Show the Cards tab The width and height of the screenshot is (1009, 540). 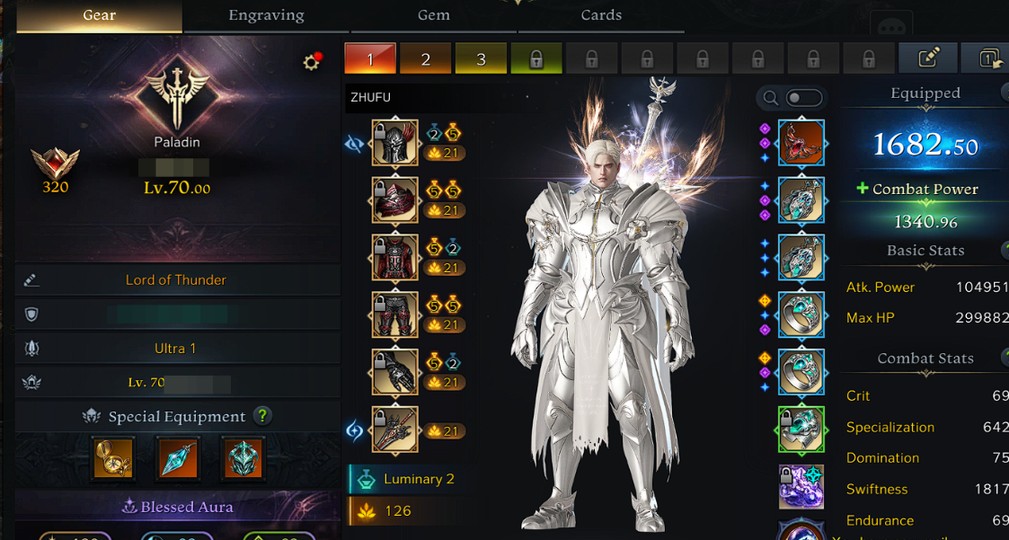[x=600, y=15]
